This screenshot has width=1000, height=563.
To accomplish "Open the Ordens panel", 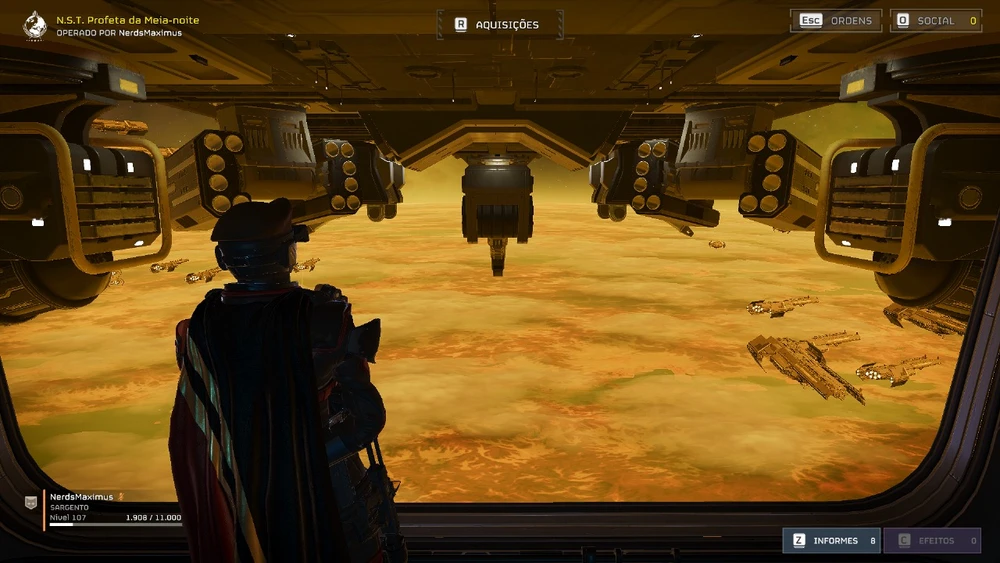I will (x=836, y=20).
